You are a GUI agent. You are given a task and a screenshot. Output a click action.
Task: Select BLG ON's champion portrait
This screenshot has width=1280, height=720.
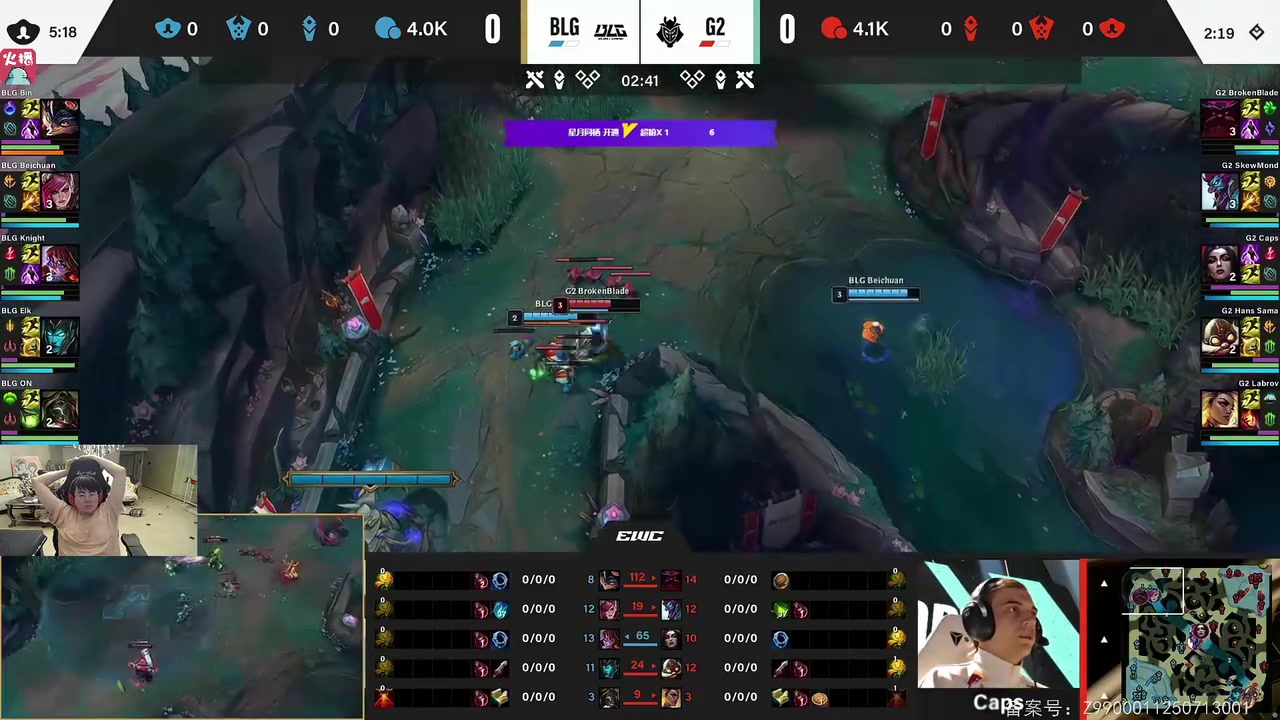point(60,409)
